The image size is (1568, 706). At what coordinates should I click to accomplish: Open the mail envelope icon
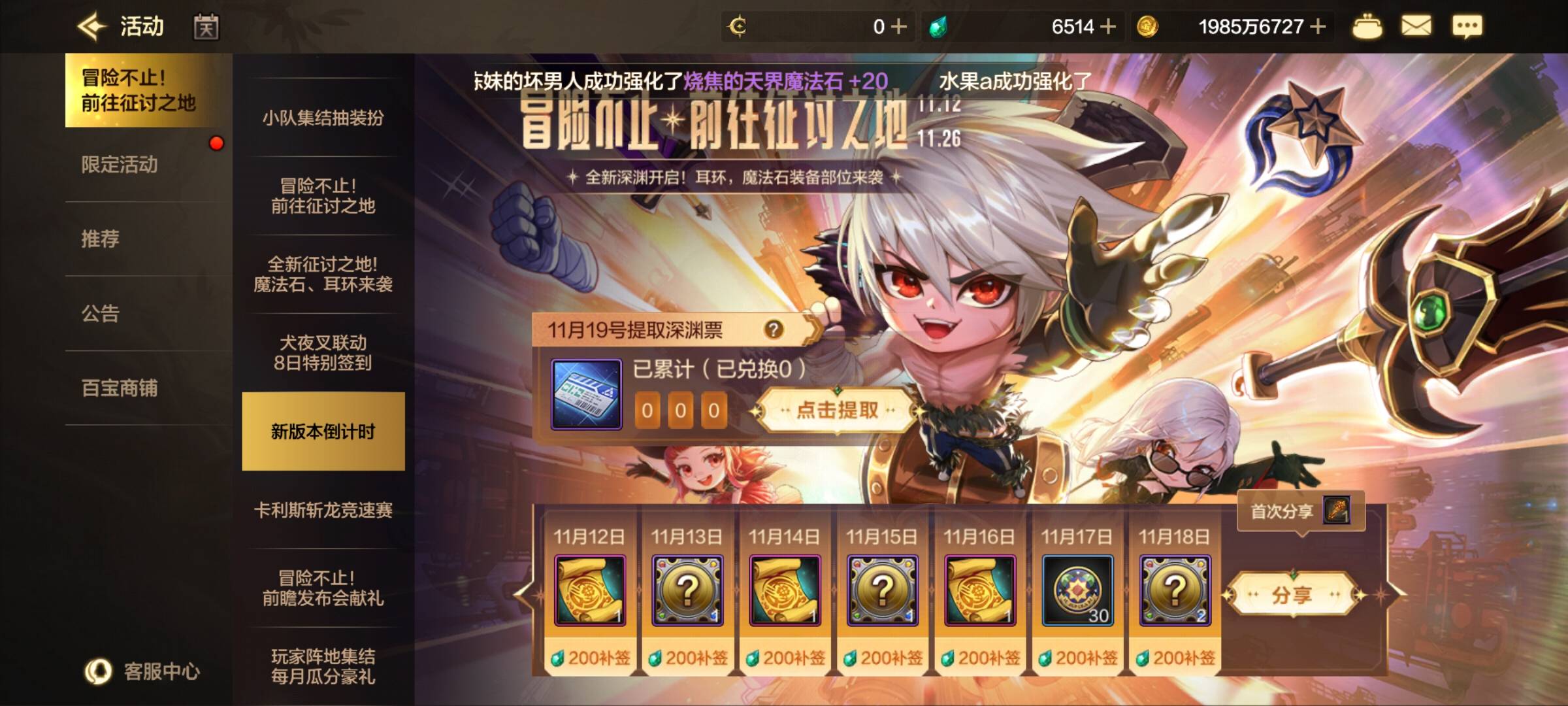click(x=1416, y=27)
